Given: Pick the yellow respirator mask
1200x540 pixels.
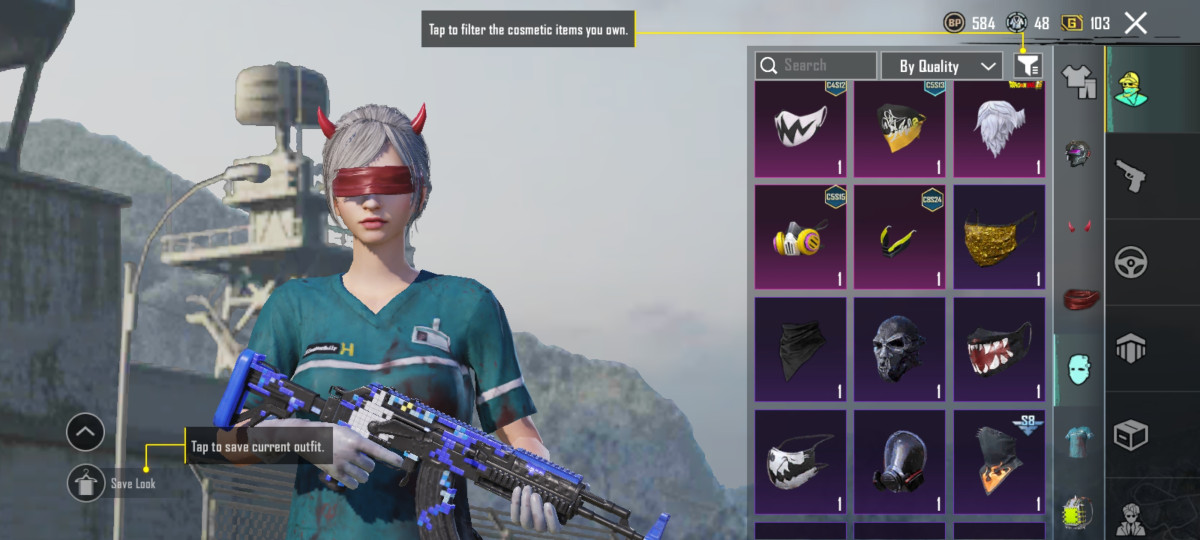Looking at the screenshot, I should [800, 236].
